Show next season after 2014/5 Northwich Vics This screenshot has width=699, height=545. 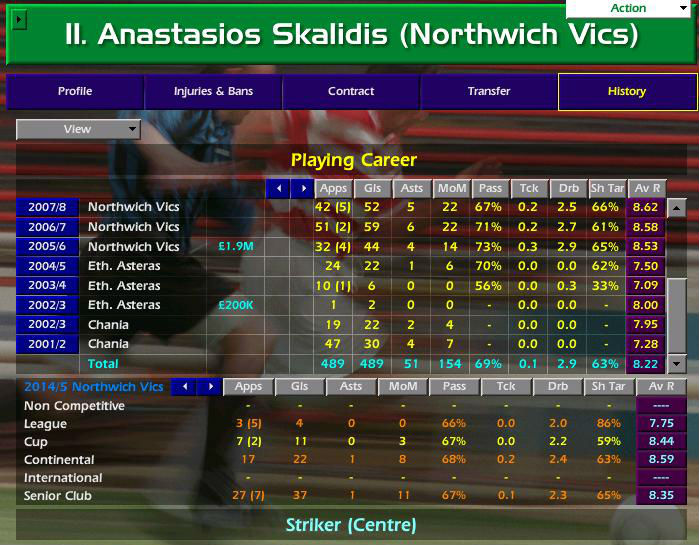click(x=209, y=387)
